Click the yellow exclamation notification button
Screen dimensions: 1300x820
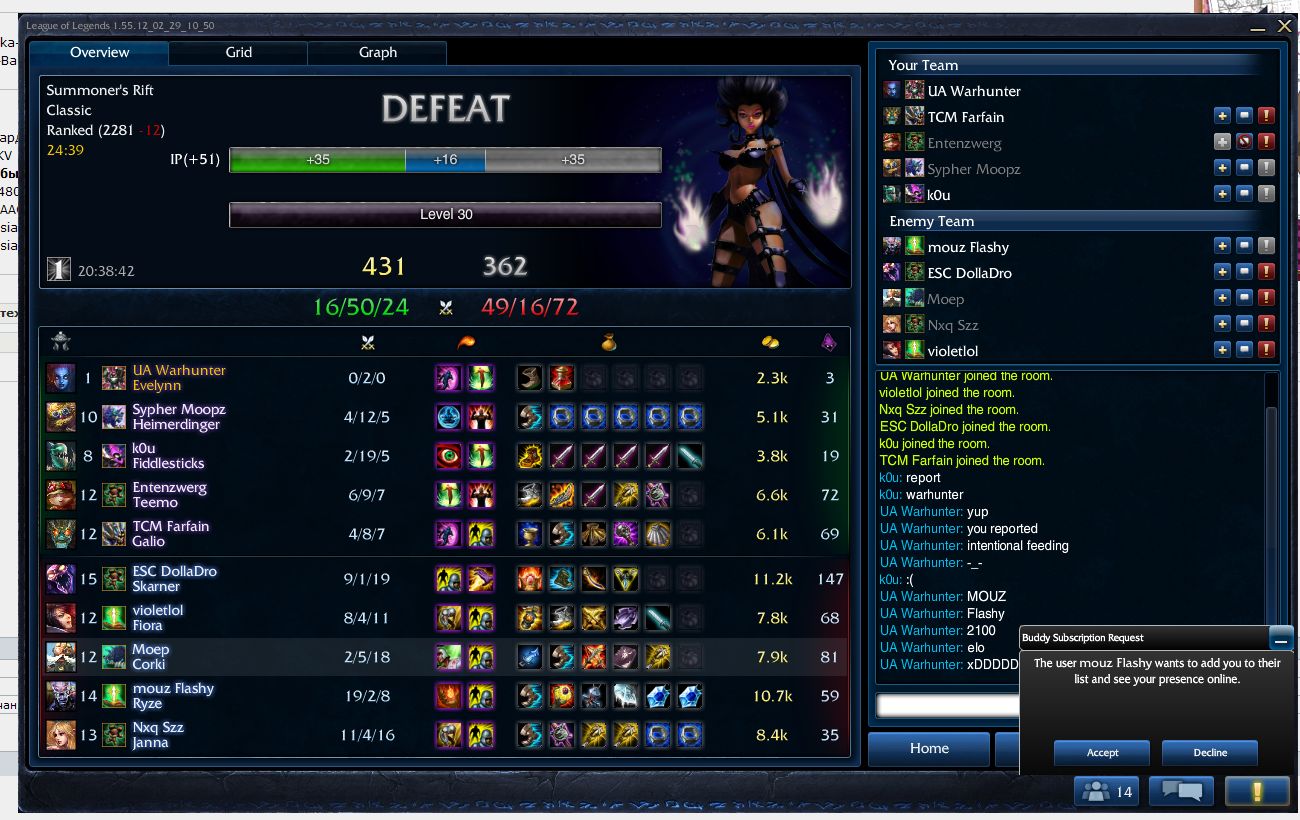1257,792
